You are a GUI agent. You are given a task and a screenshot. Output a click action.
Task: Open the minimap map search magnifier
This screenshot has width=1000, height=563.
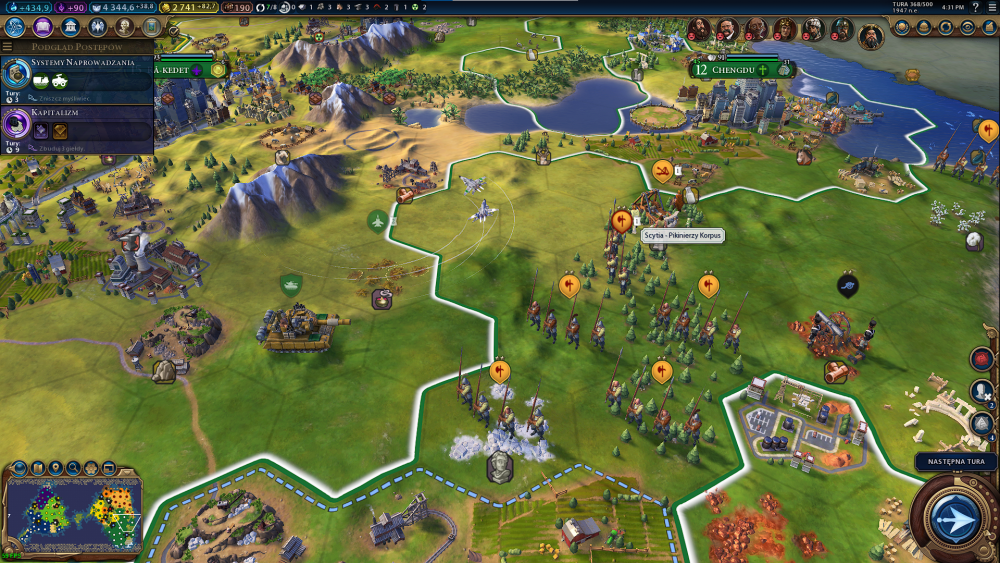point(73,467)
